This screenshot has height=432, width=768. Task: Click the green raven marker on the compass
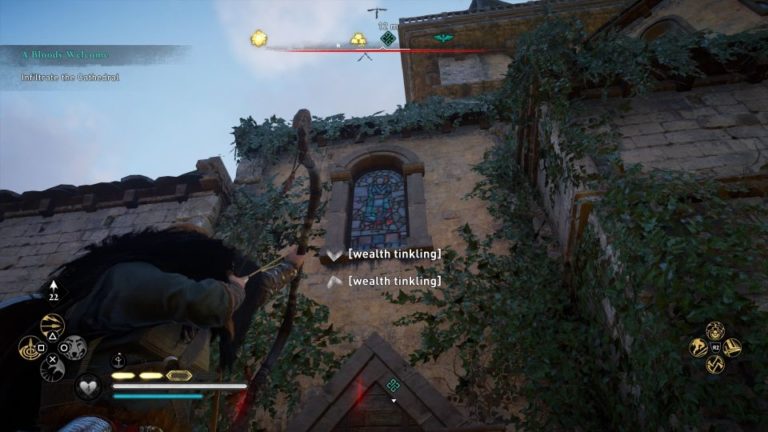pos(443,39)
